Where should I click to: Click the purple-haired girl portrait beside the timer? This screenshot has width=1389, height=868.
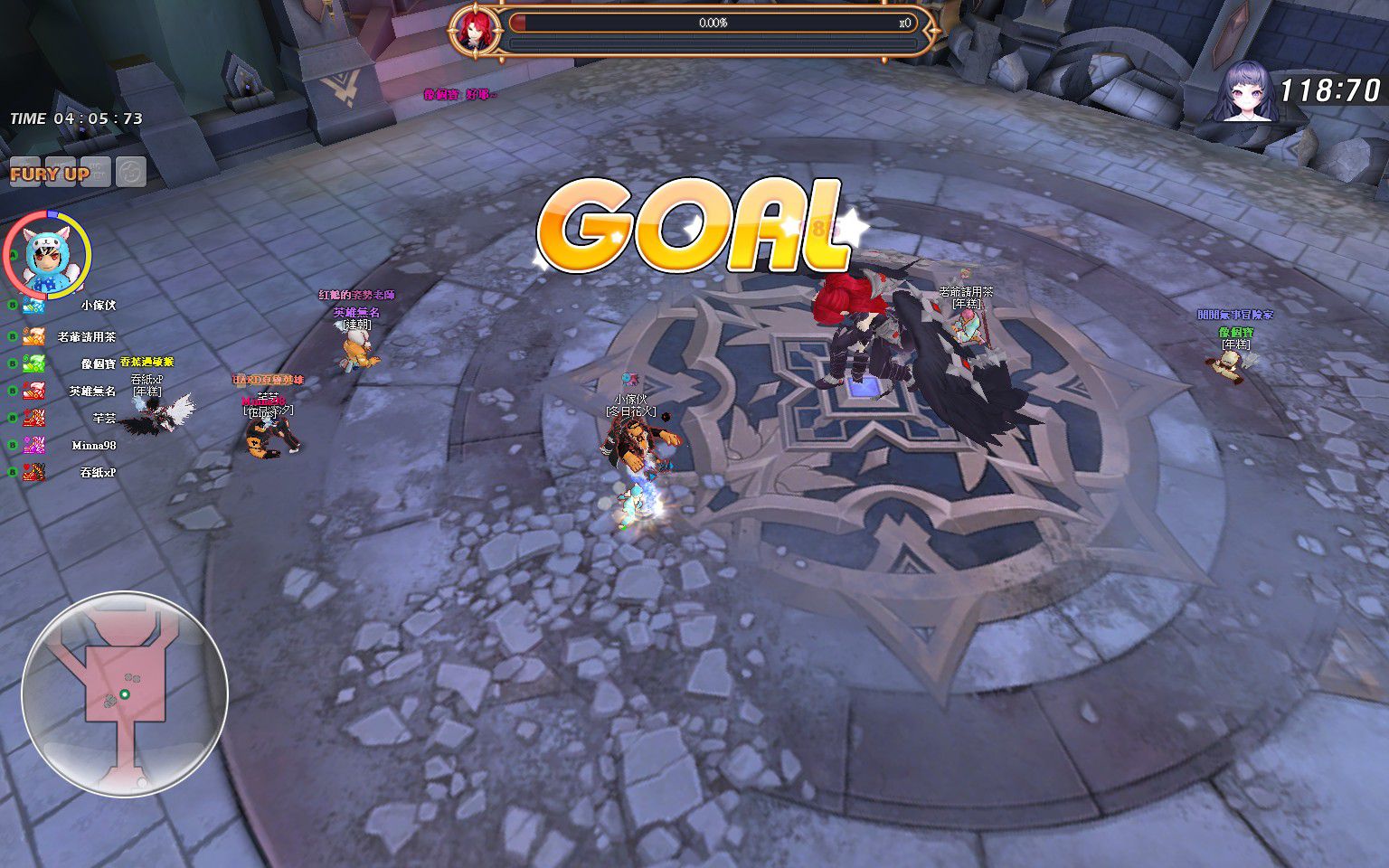click(1244, 92)
